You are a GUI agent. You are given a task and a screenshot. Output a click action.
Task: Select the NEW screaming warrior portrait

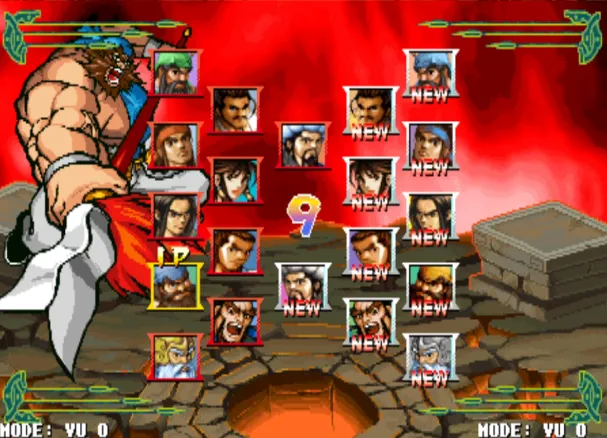coord(370,321)
